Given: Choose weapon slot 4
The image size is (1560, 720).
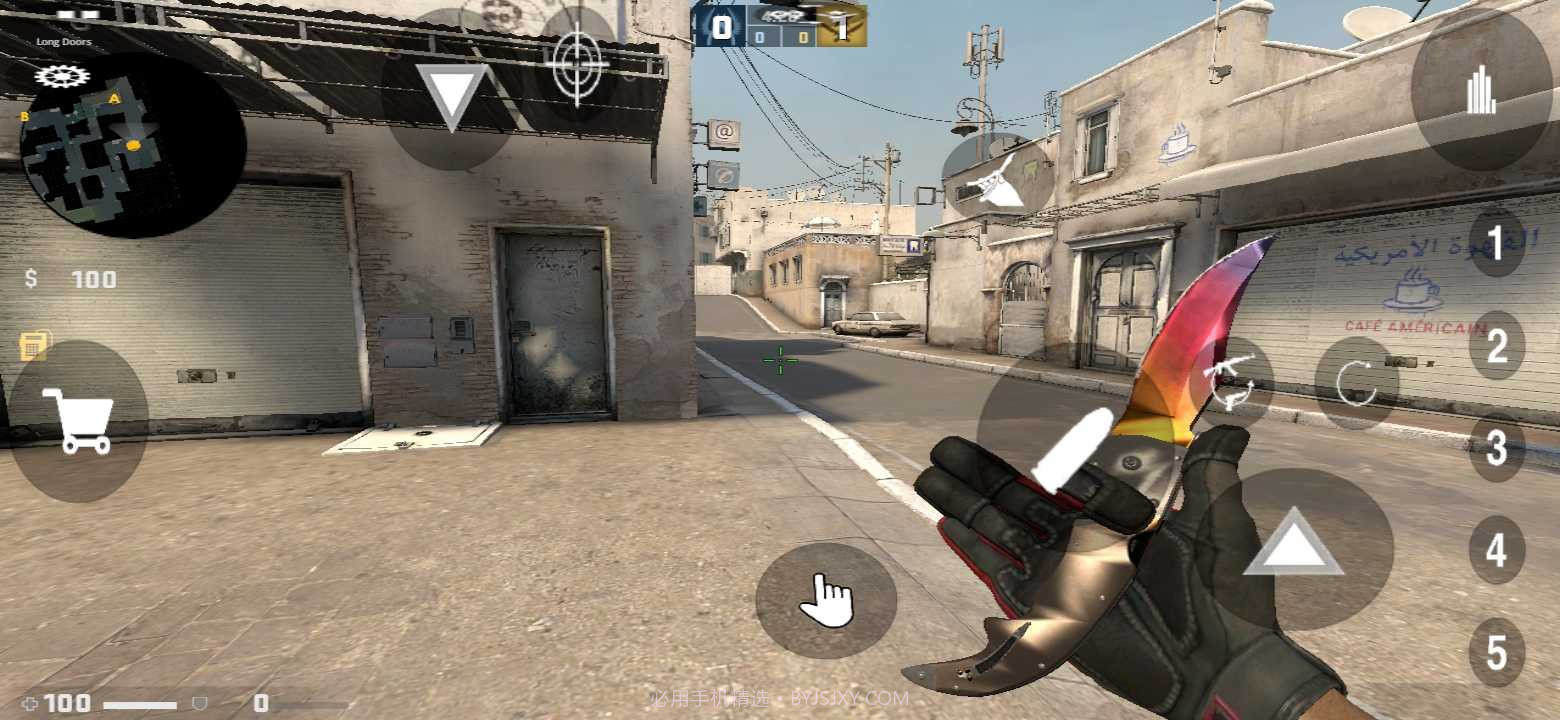Looking at the screenshot, I should point(1496,550).
